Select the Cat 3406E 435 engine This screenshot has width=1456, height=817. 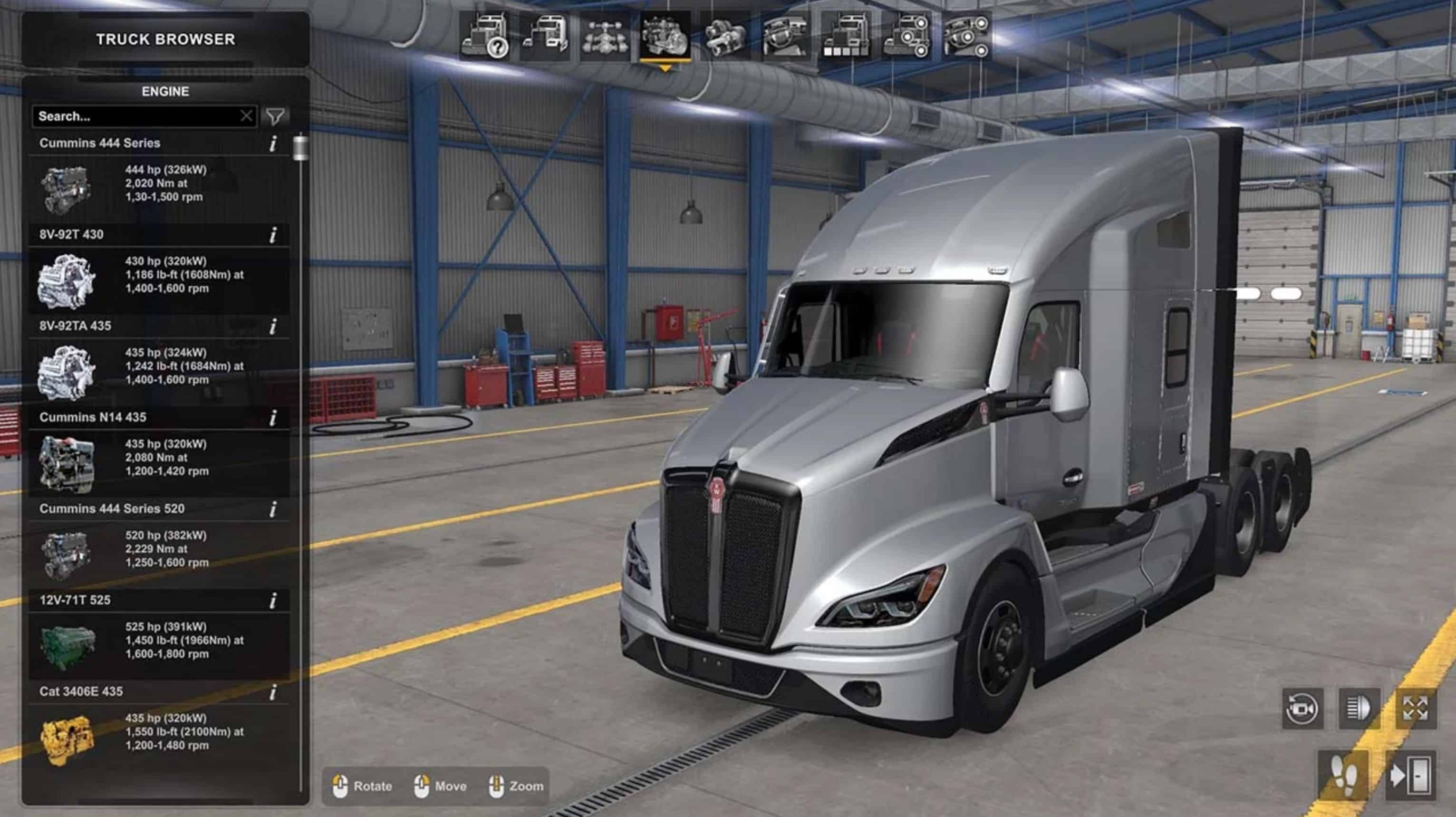tap(158, 731)
